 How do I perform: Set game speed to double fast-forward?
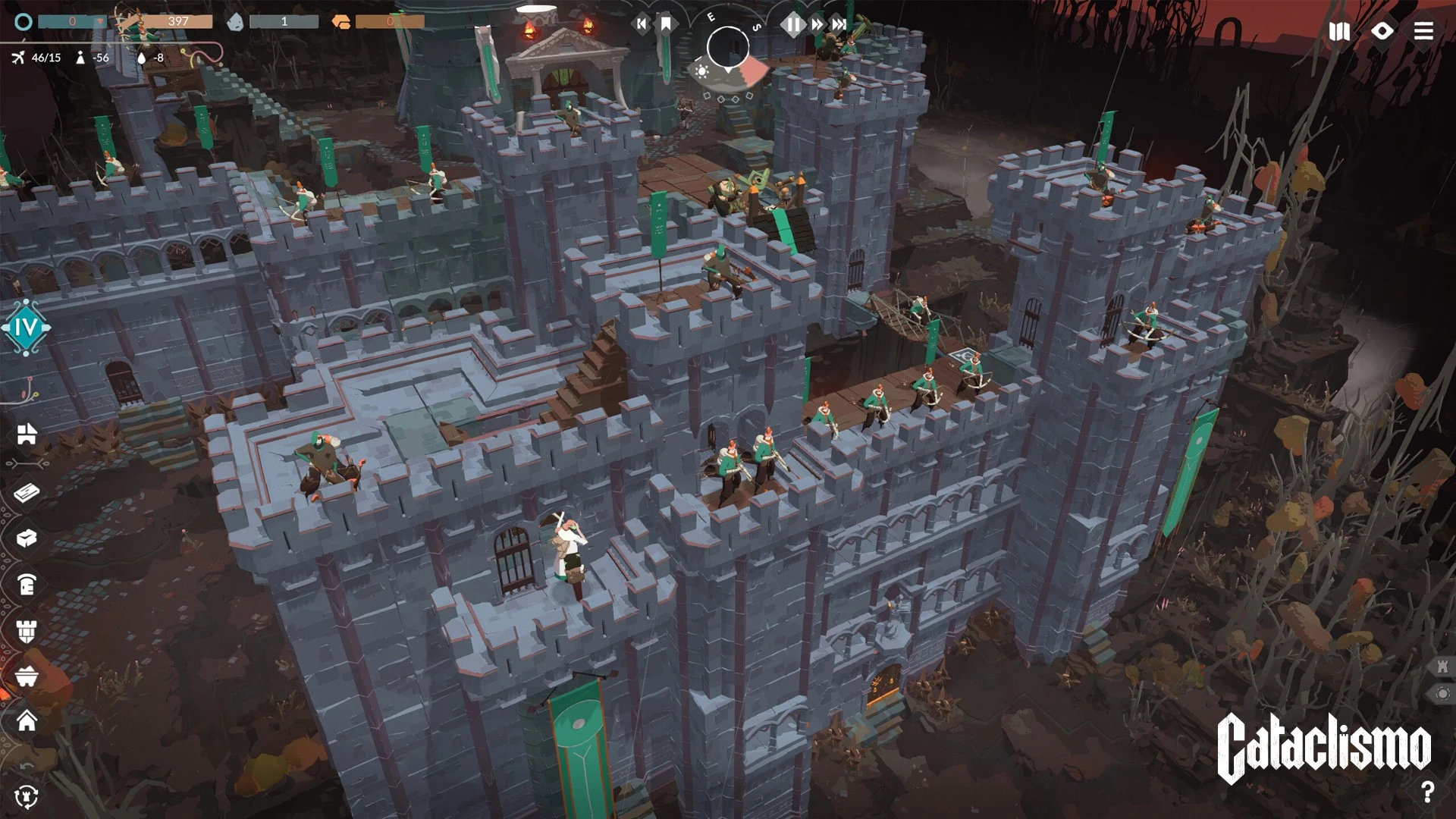(x=817, y=25)
